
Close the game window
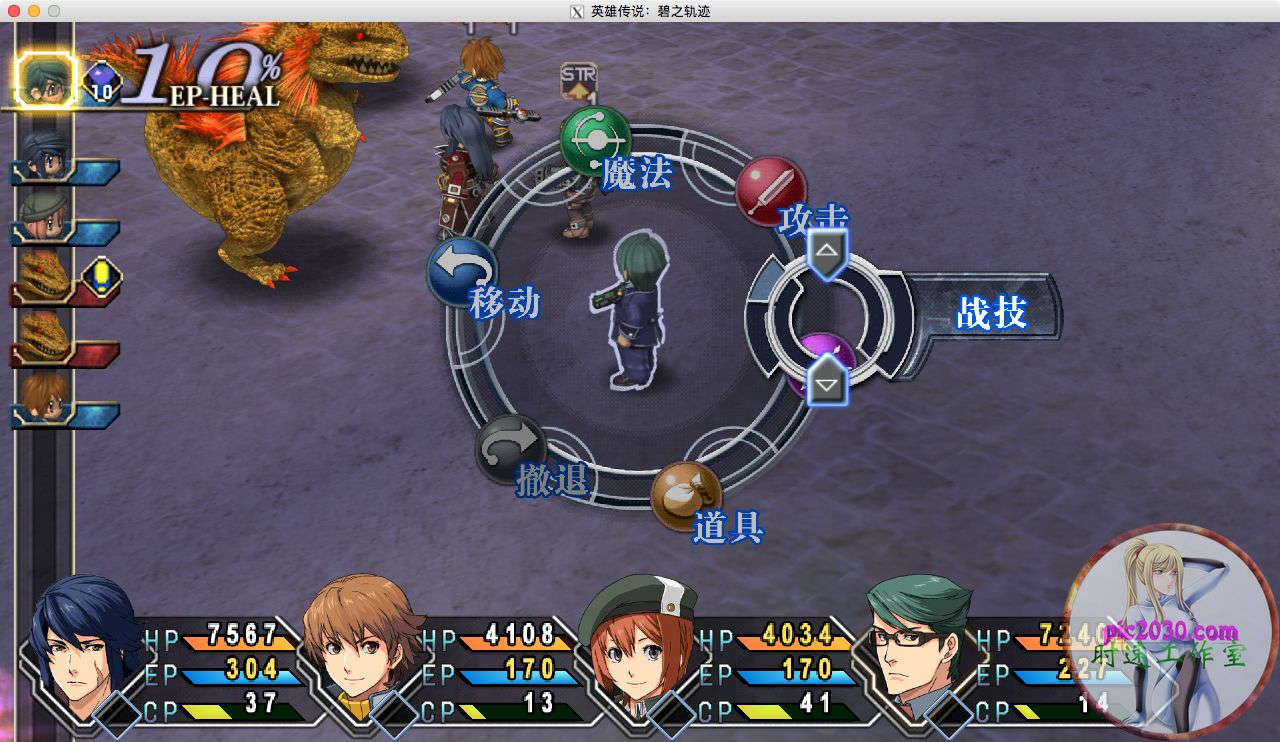point(14,11)
